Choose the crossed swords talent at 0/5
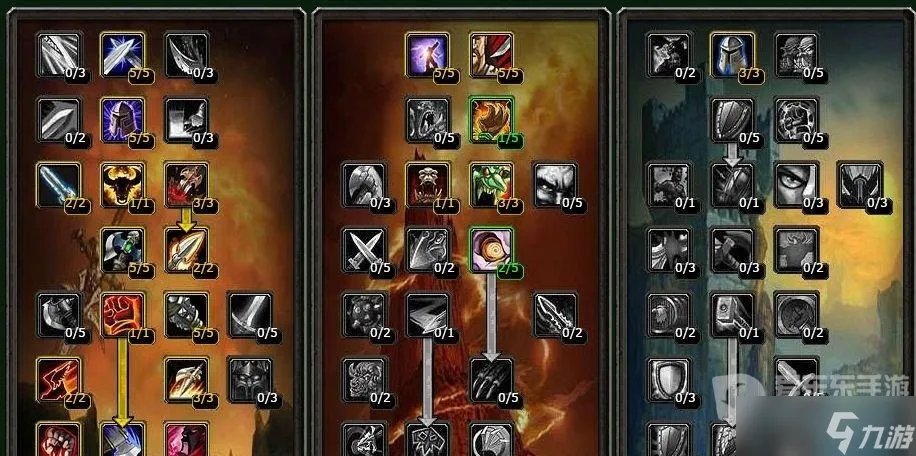The height and width of the screenshot is (456, 916). click(x=363, y=250)
